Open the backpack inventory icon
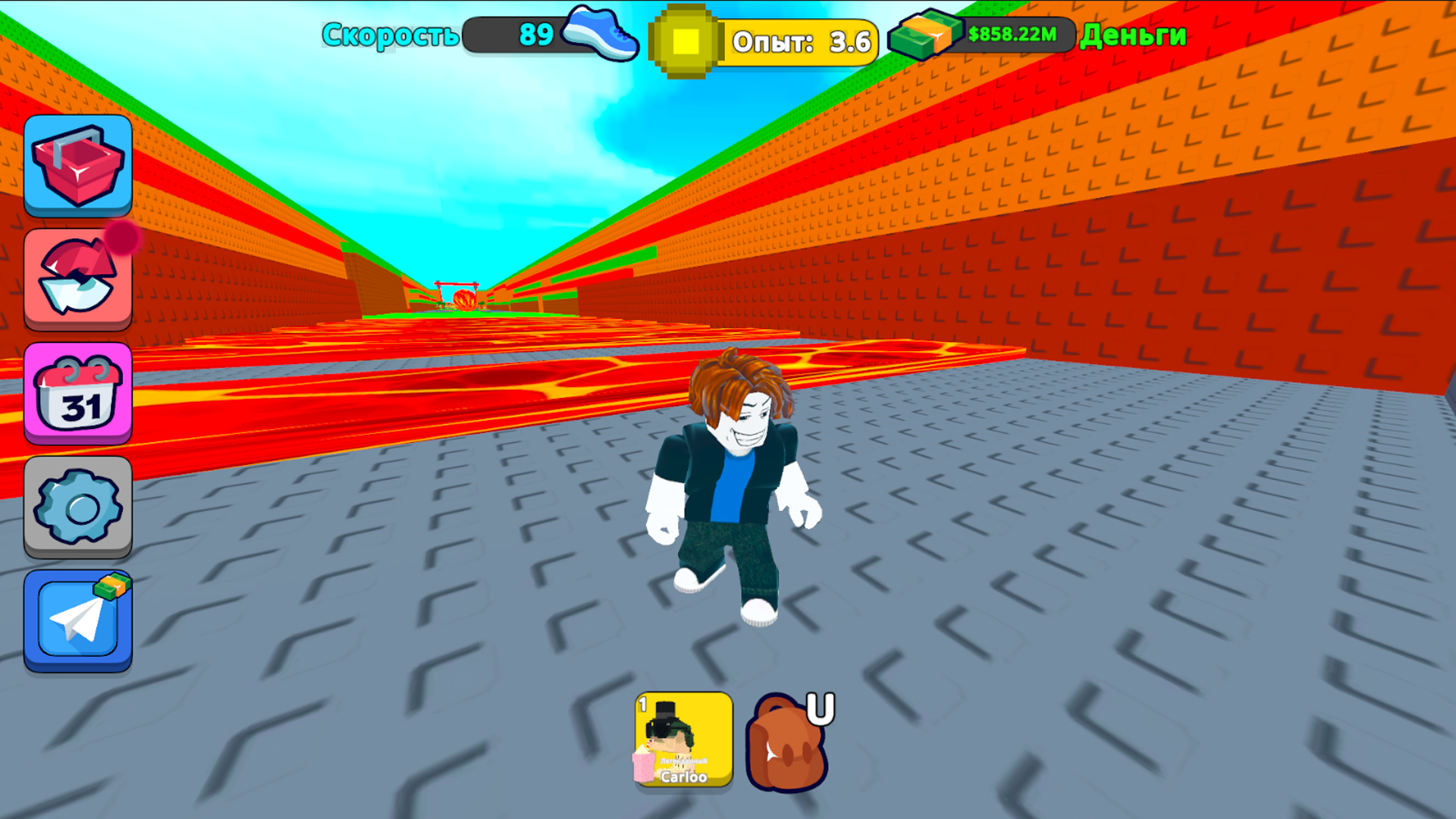The image size is (1456, 819). point(785,747)
